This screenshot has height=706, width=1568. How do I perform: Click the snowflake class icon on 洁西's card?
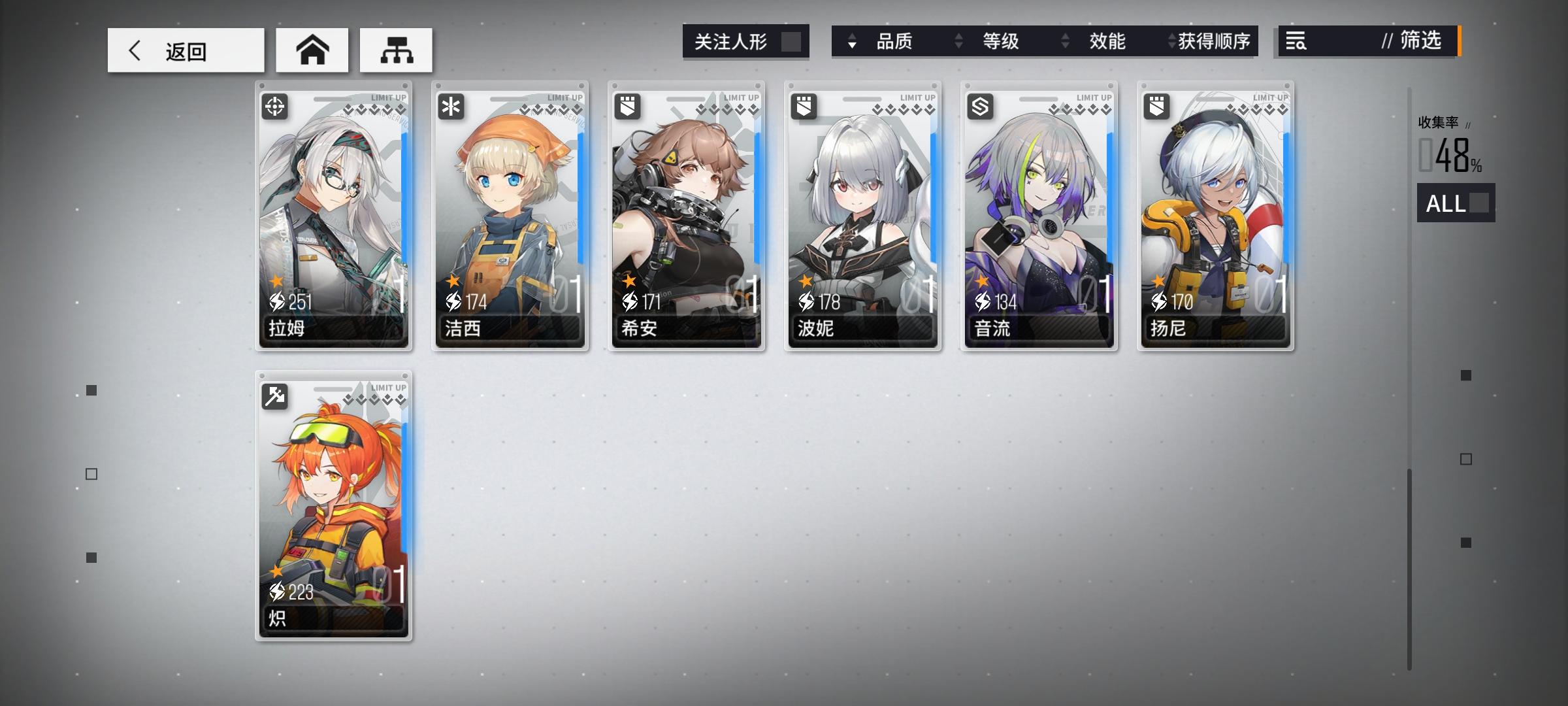click(x=451, y=106)
